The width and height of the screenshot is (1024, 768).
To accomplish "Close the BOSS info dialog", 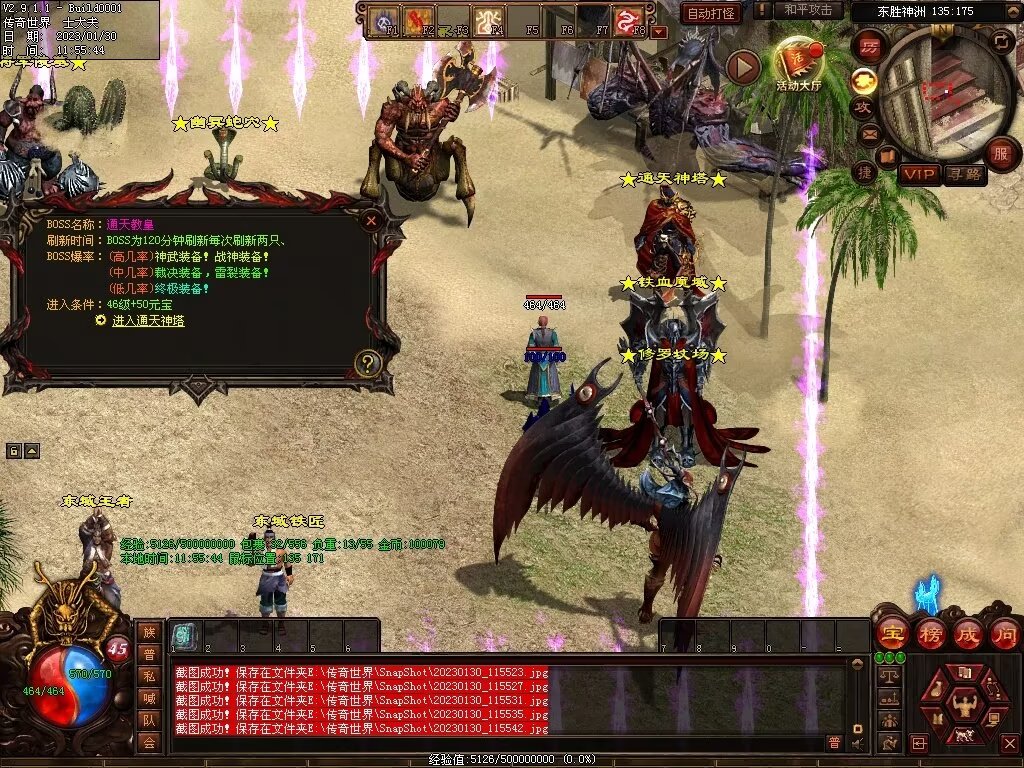I will pos(371,220).
